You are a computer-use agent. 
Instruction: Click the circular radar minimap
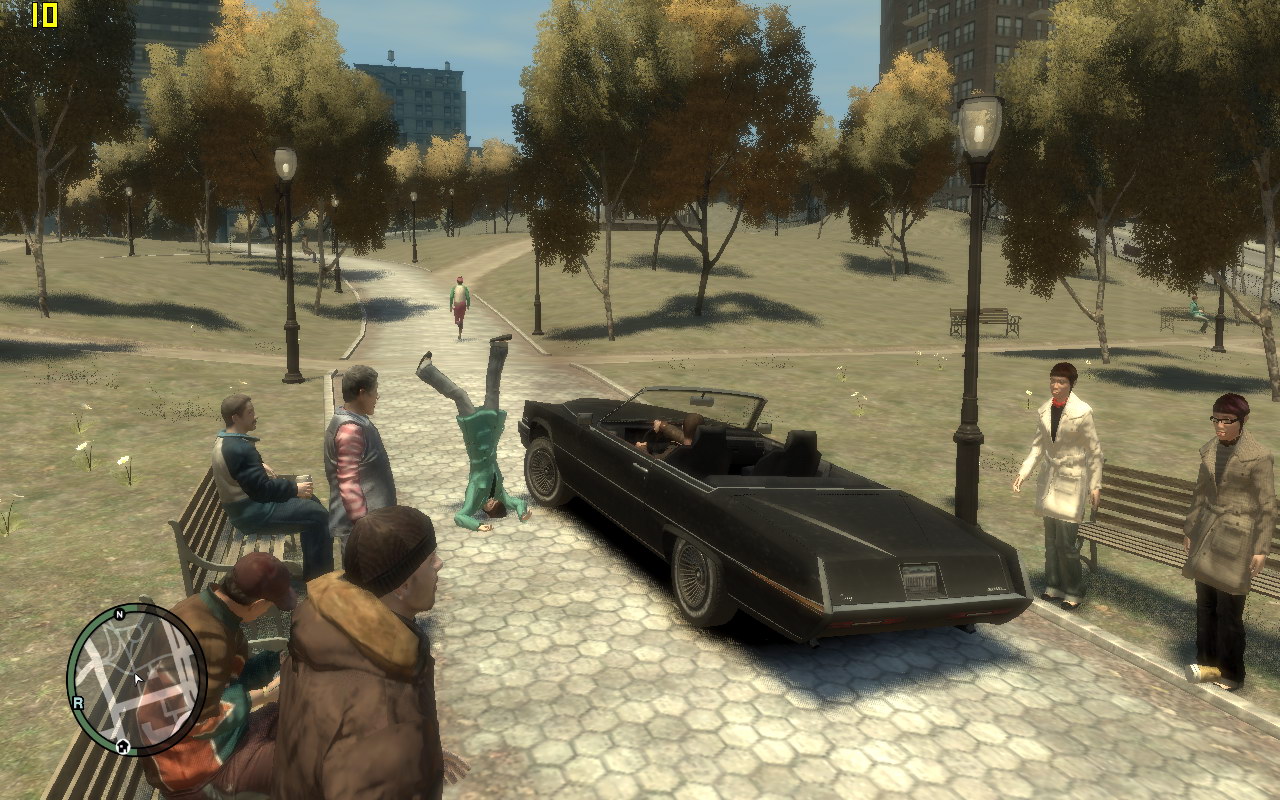(137, 679)
